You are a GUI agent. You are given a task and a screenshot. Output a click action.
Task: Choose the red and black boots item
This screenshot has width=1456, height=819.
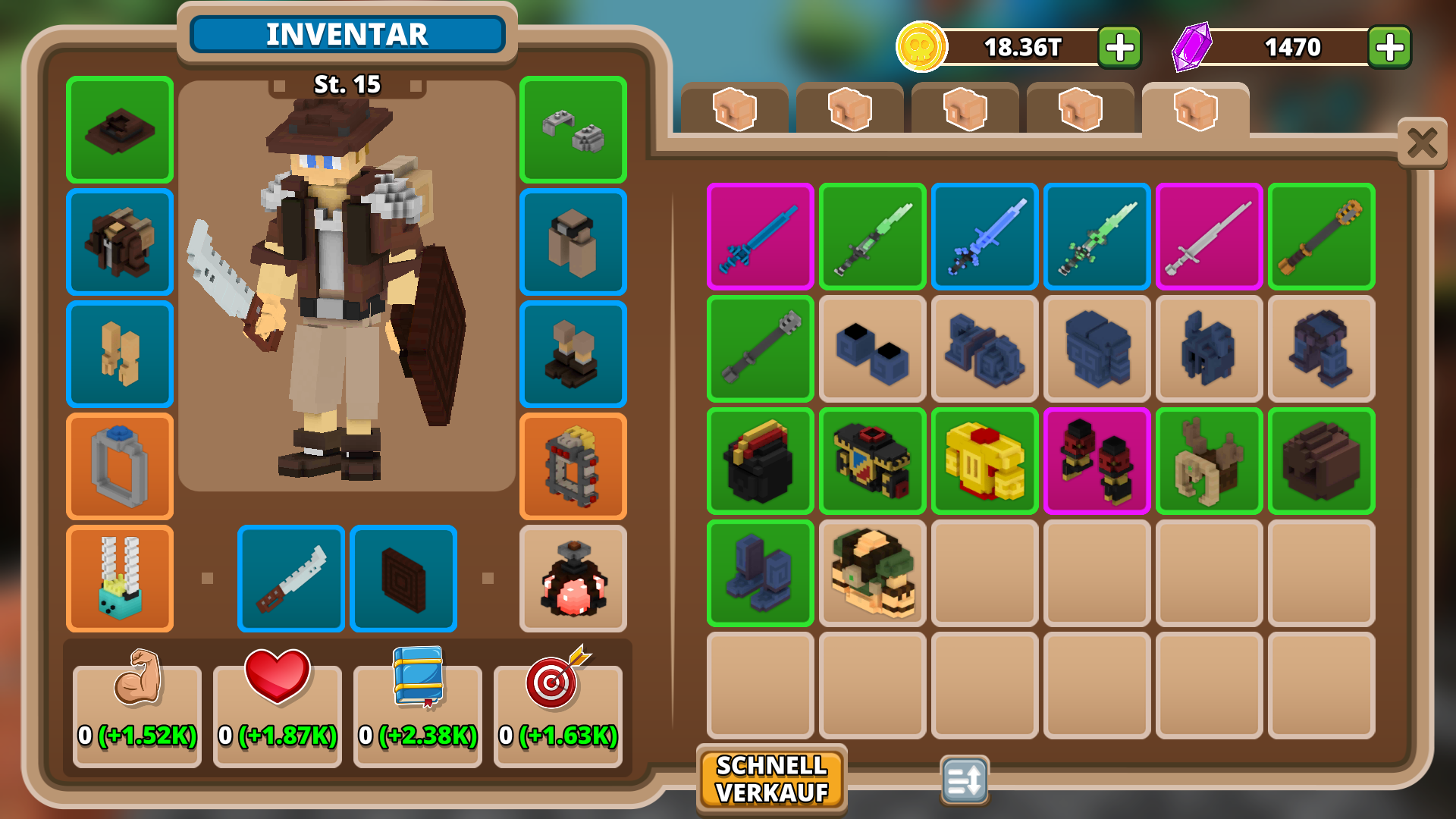point(1097,461)
